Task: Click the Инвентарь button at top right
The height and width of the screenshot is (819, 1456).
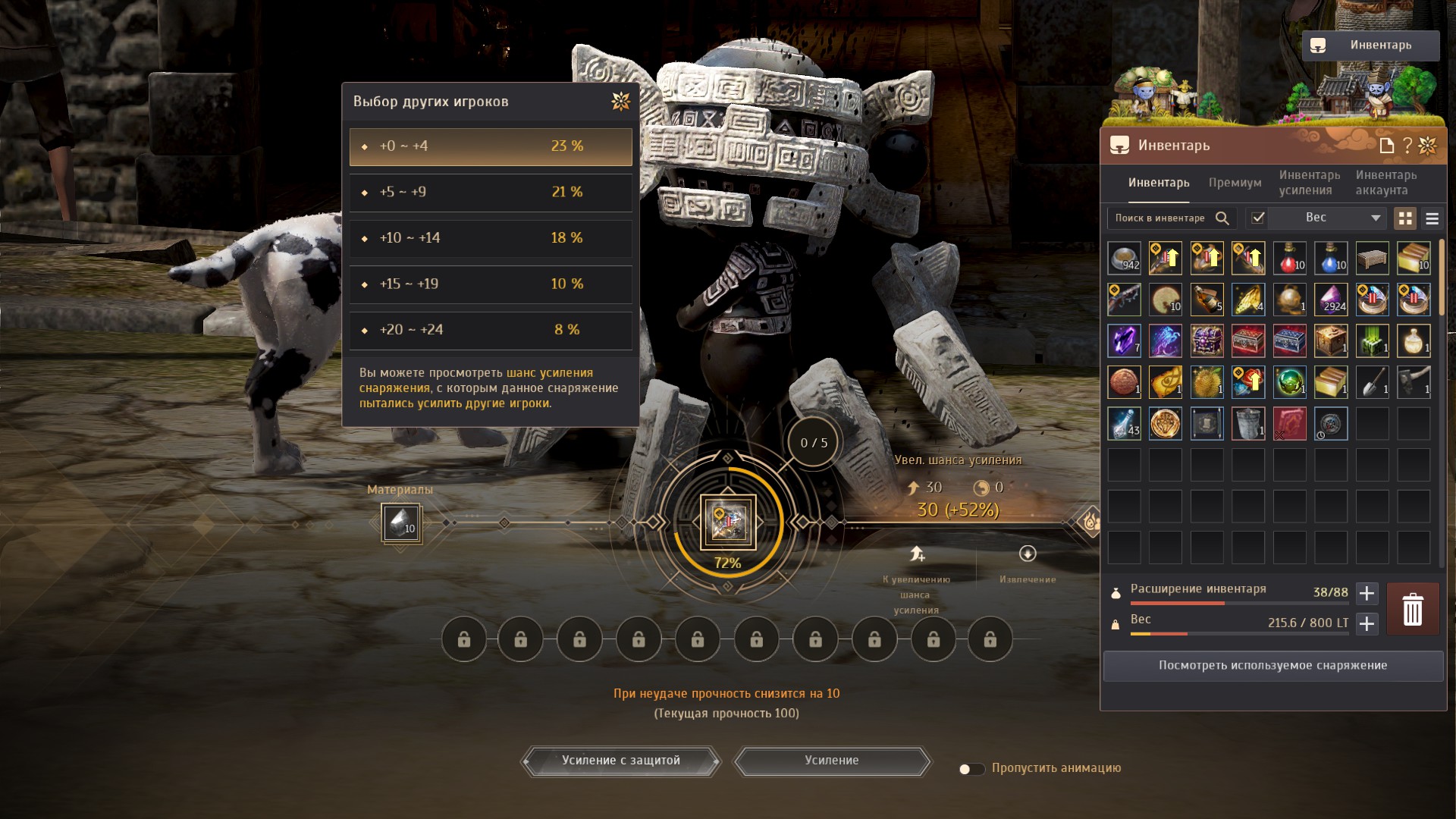Action: click(1370, 45)
